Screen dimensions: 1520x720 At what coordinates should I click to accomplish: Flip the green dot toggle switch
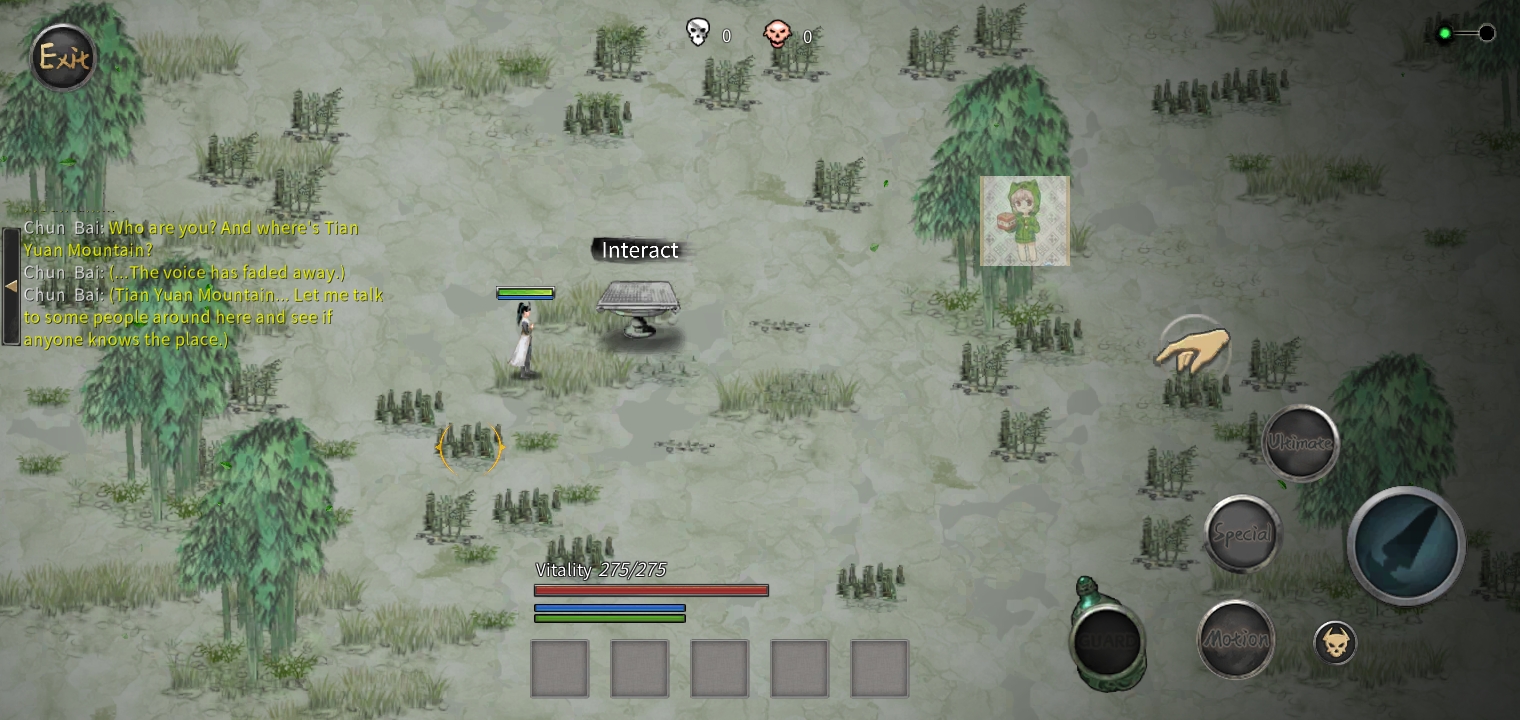click(x=1465, y=34)
